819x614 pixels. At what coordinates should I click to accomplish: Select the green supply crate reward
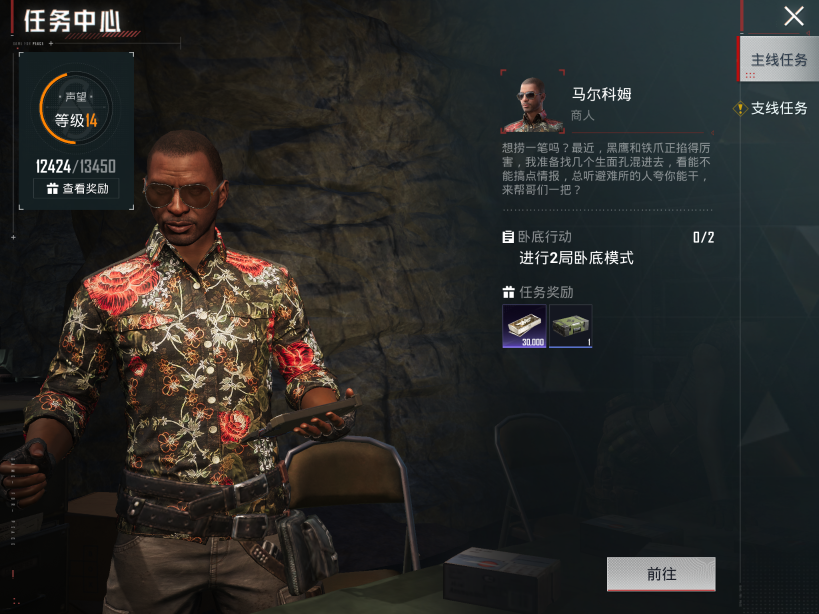click(x=571, y=327)
